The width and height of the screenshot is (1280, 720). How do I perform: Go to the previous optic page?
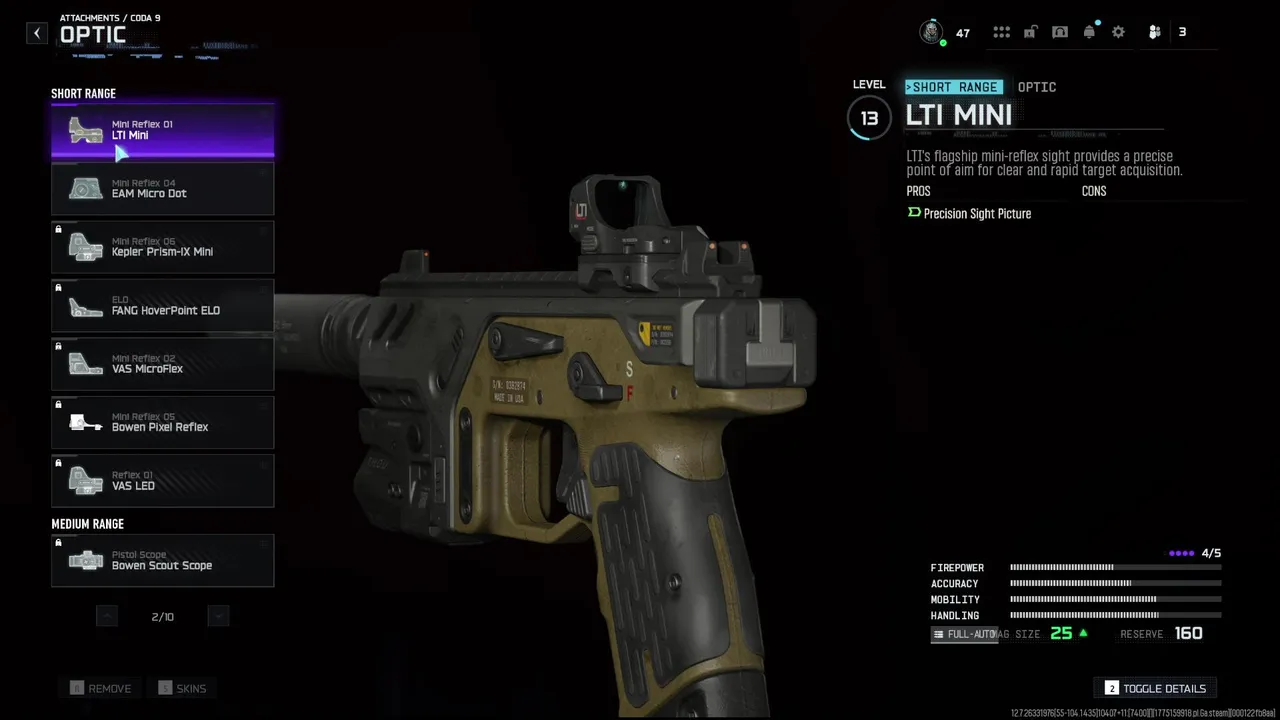(107, 616)
